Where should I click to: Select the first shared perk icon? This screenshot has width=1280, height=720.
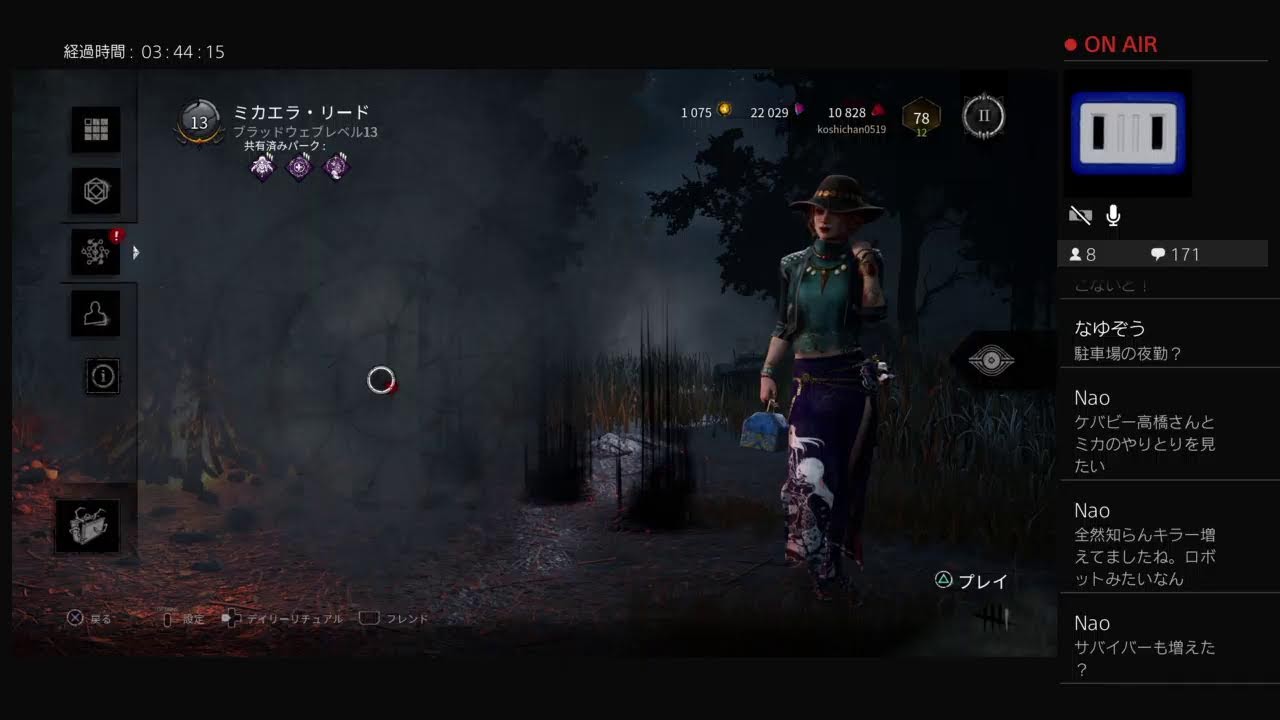pos(262,167)
